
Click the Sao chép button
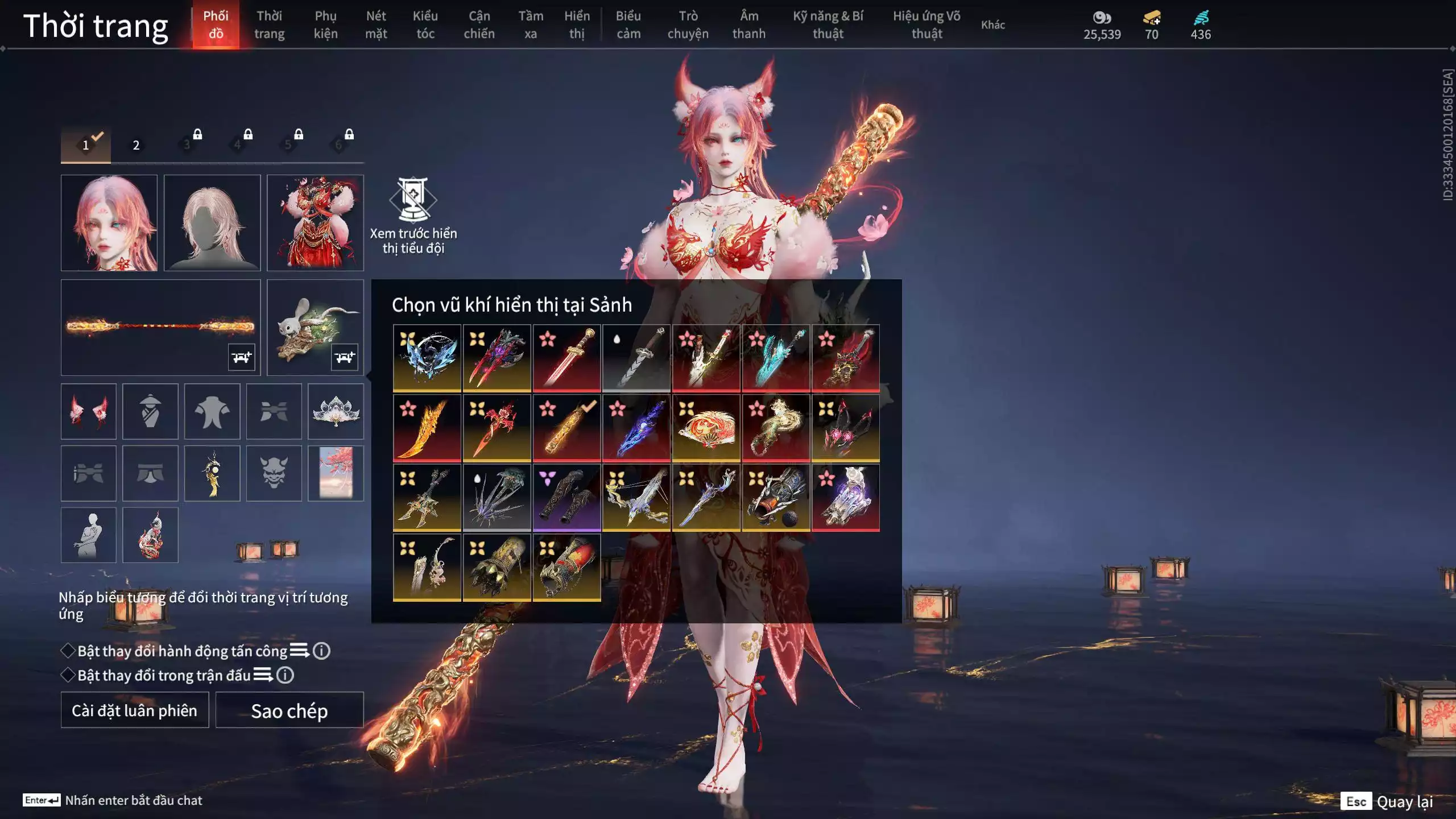pos(289,710)
